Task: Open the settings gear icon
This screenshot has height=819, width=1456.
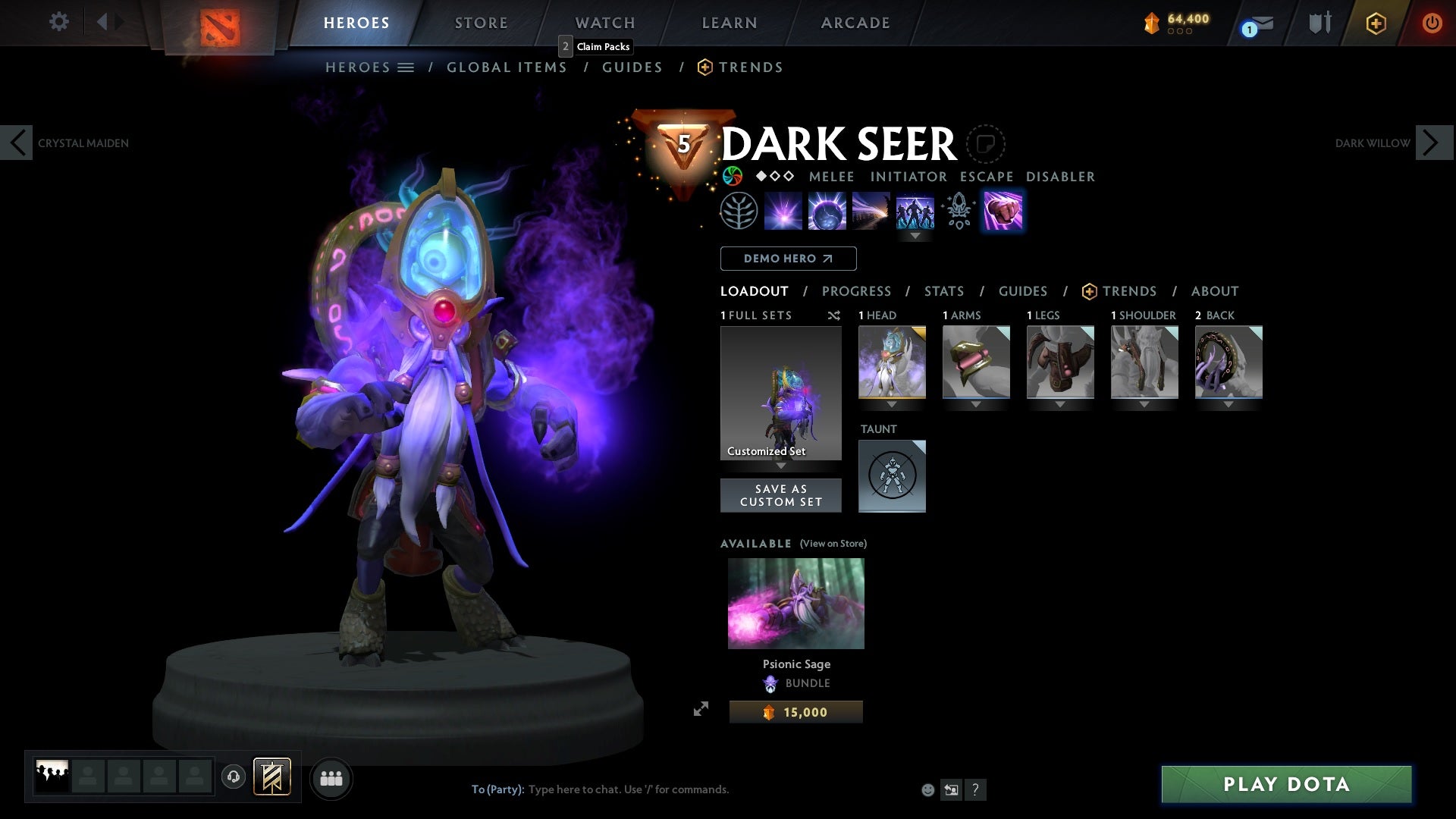Action: pyautogui.click(x=59, y=22)
